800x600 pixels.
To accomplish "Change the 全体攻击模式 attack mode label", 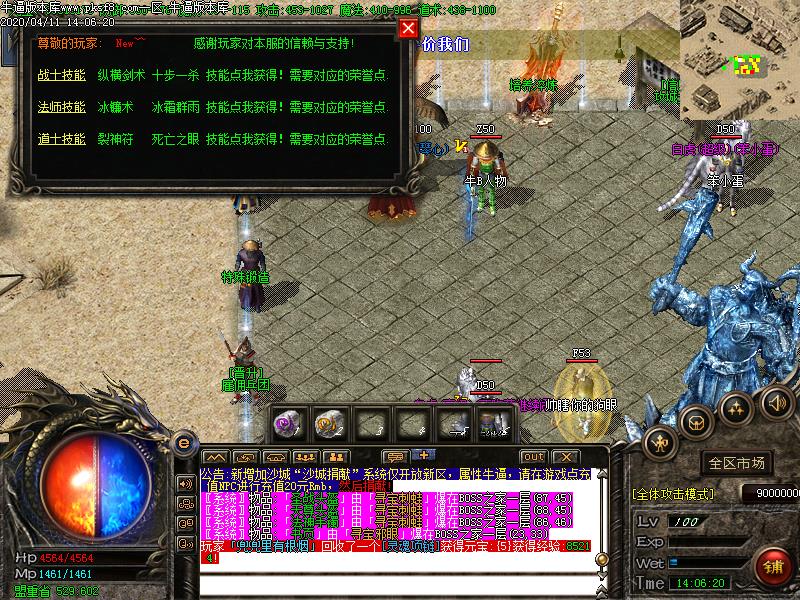I will coord(672,494).
